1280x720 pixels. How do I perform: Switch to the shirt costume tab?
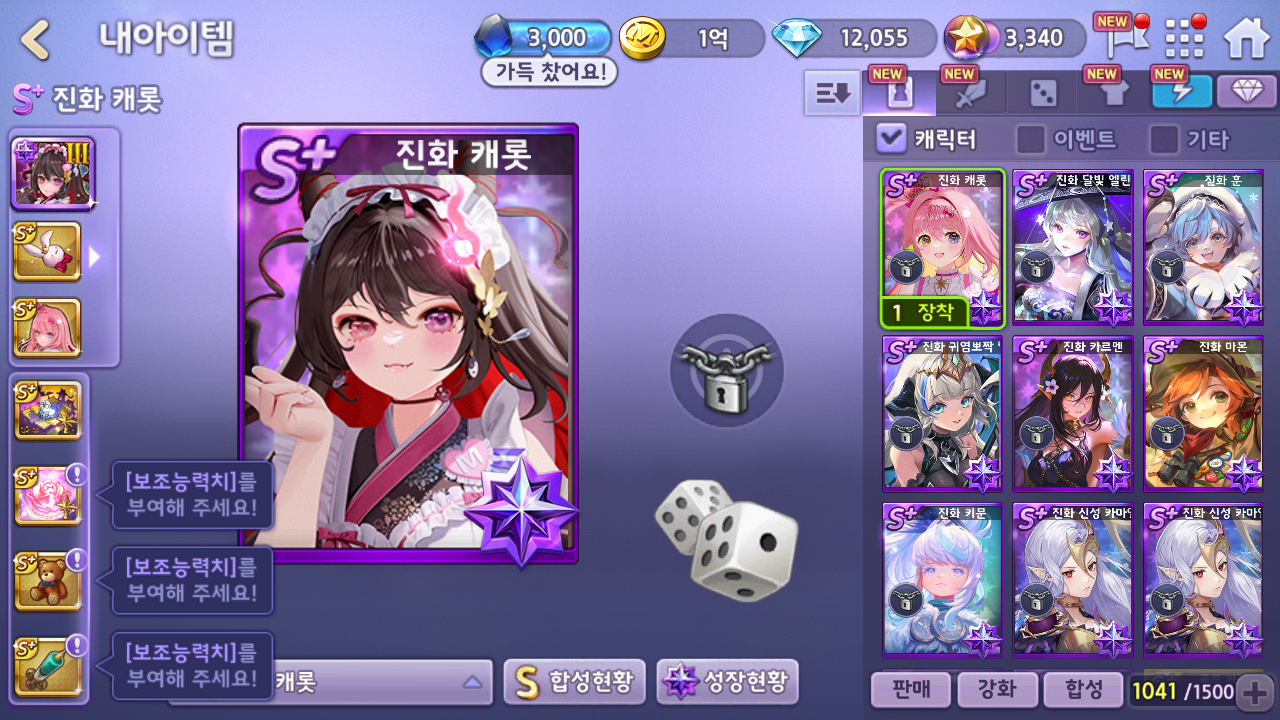point(1113,94)
